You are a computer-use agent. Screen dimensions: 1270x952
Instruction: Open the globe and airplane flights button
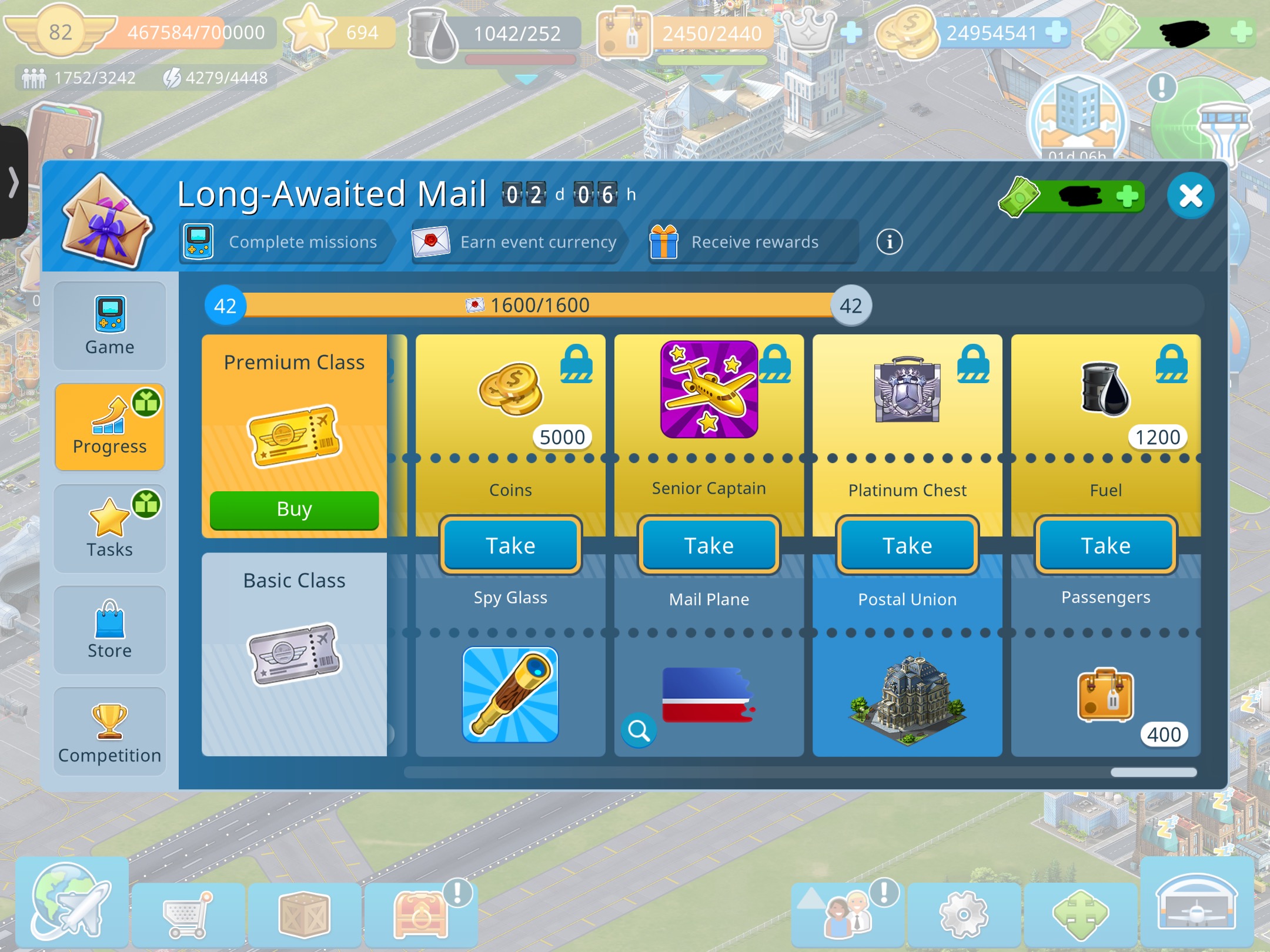point(71,902)
